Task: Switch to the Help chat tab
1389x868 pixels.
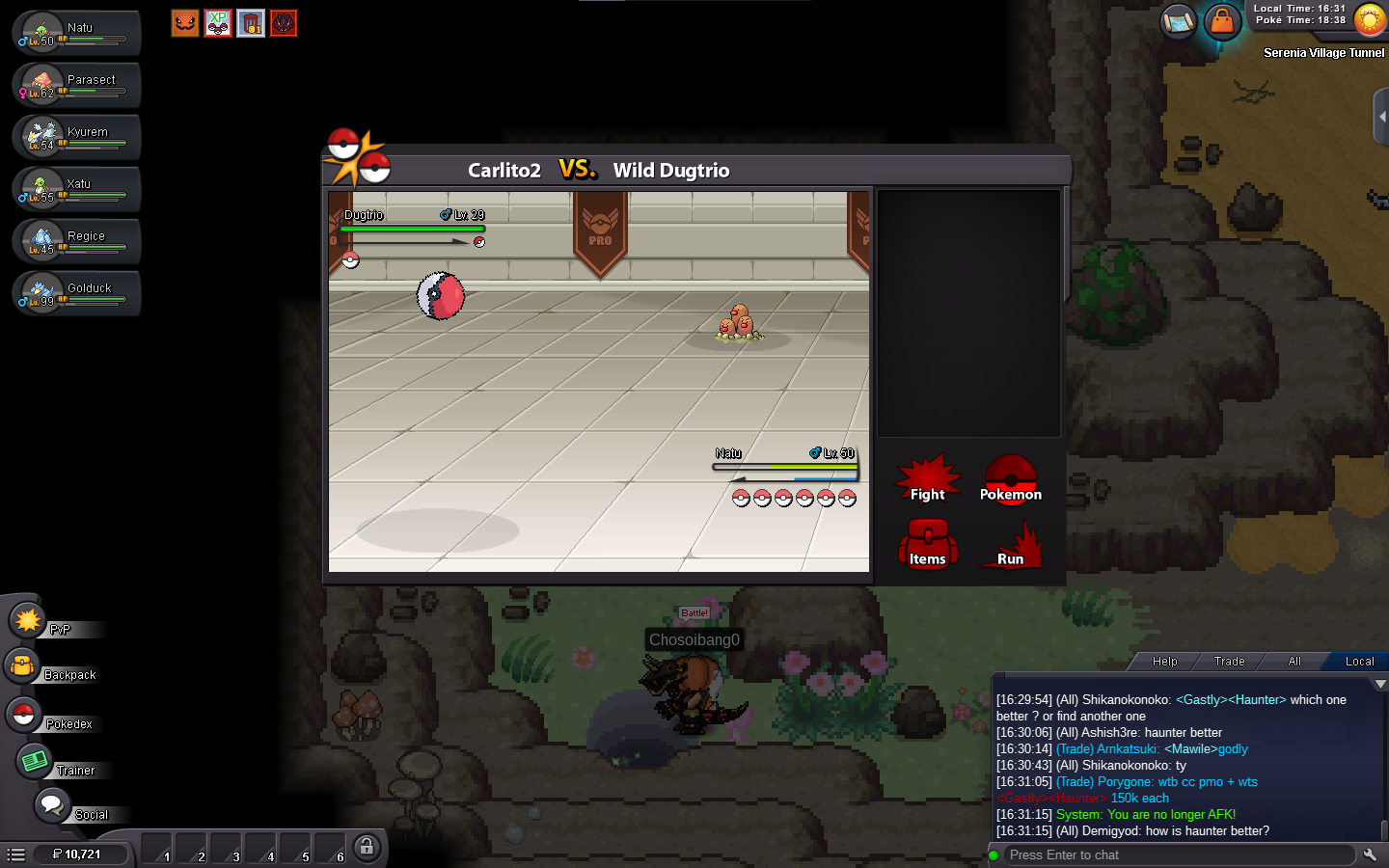Action: [1164, 662]
